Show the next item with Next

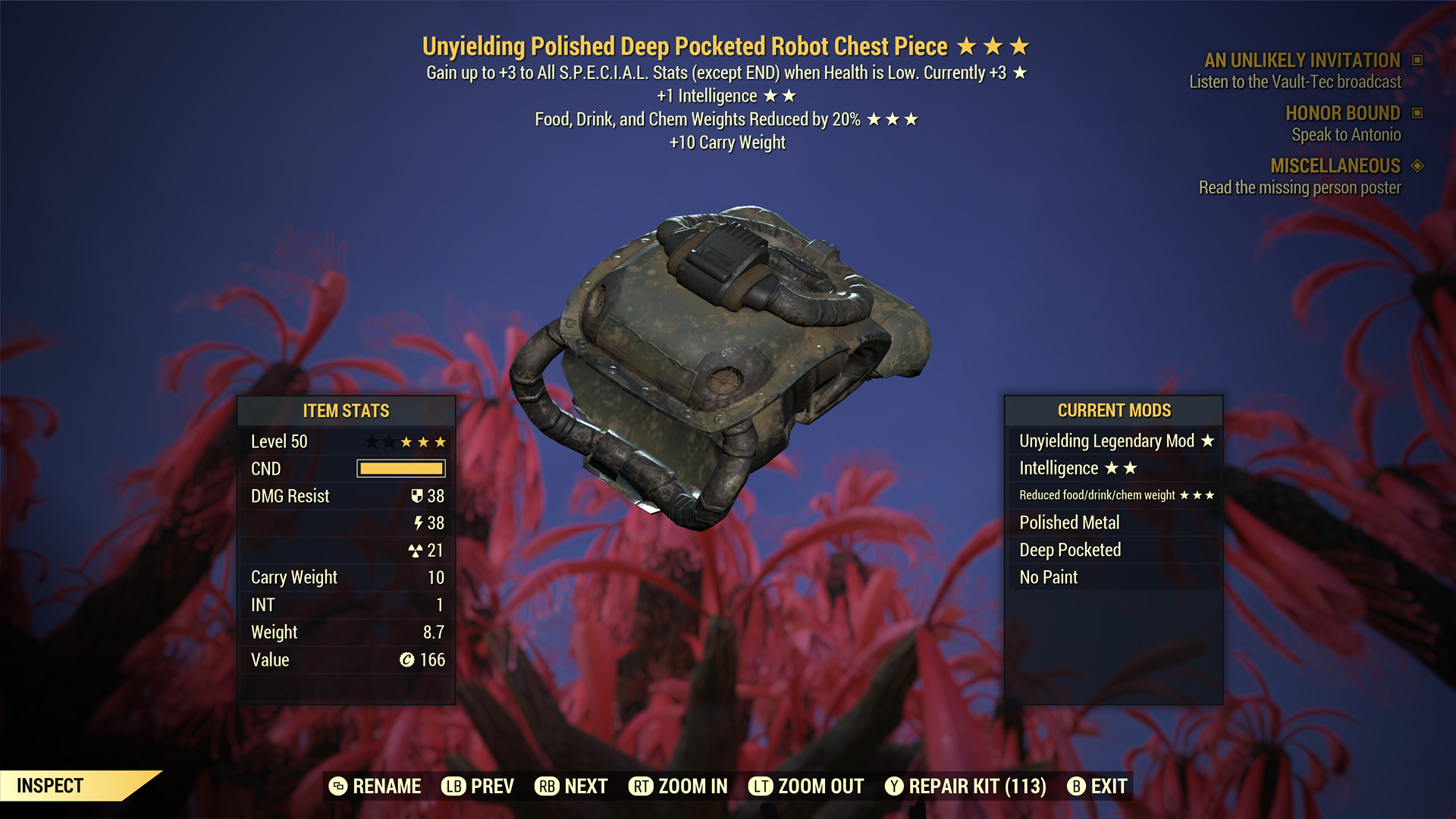pyautogui.click(x=571, y=786)
